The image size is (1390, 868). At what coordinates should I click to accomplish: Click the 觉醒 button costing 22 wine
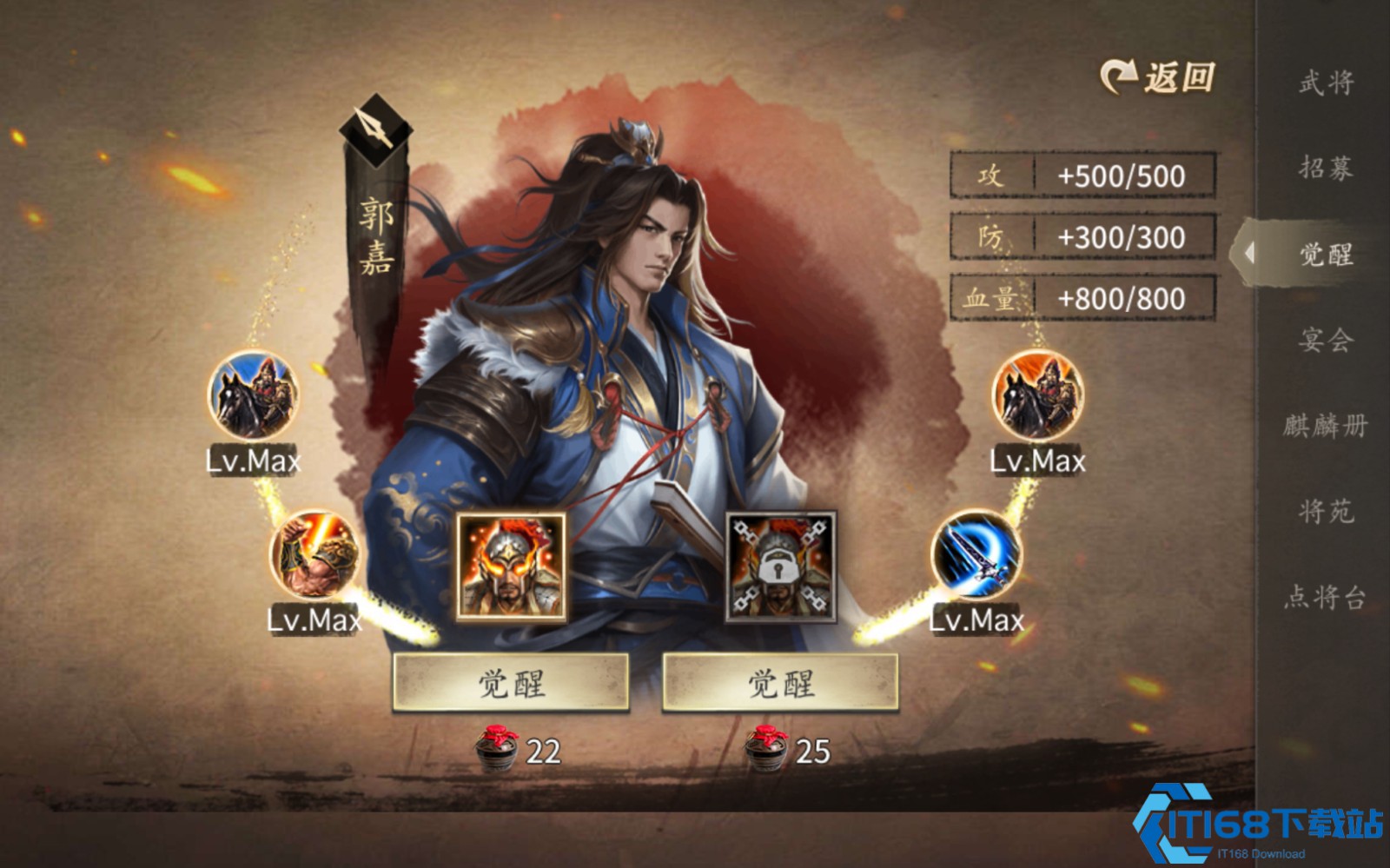tap(511, 683)
